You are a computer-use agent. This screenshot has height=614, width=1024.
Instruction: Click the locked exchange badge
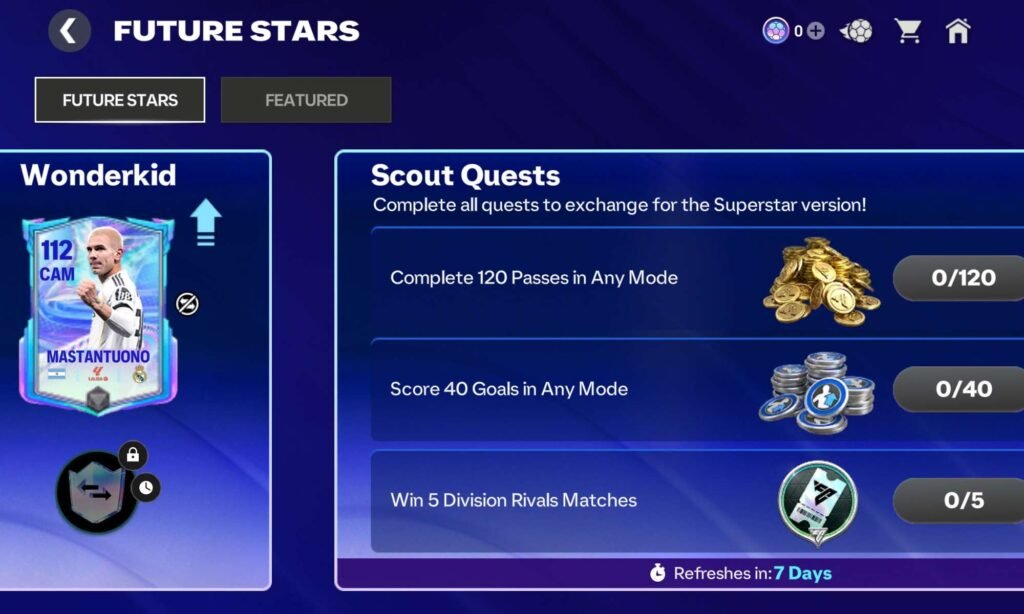pos(97,490)
